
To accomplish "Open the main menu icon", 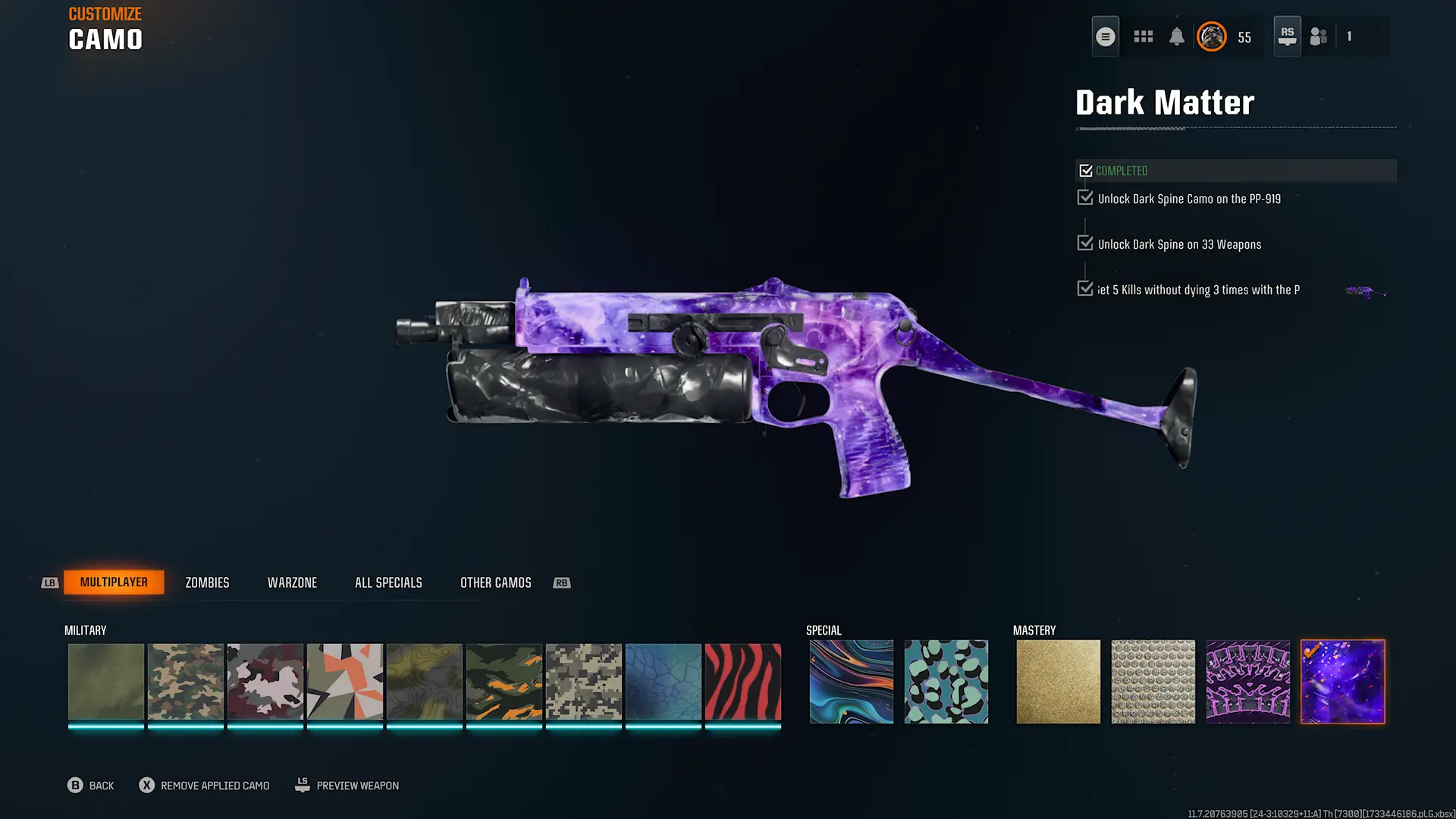I will pyautogui.click(x=1105, y=36).
